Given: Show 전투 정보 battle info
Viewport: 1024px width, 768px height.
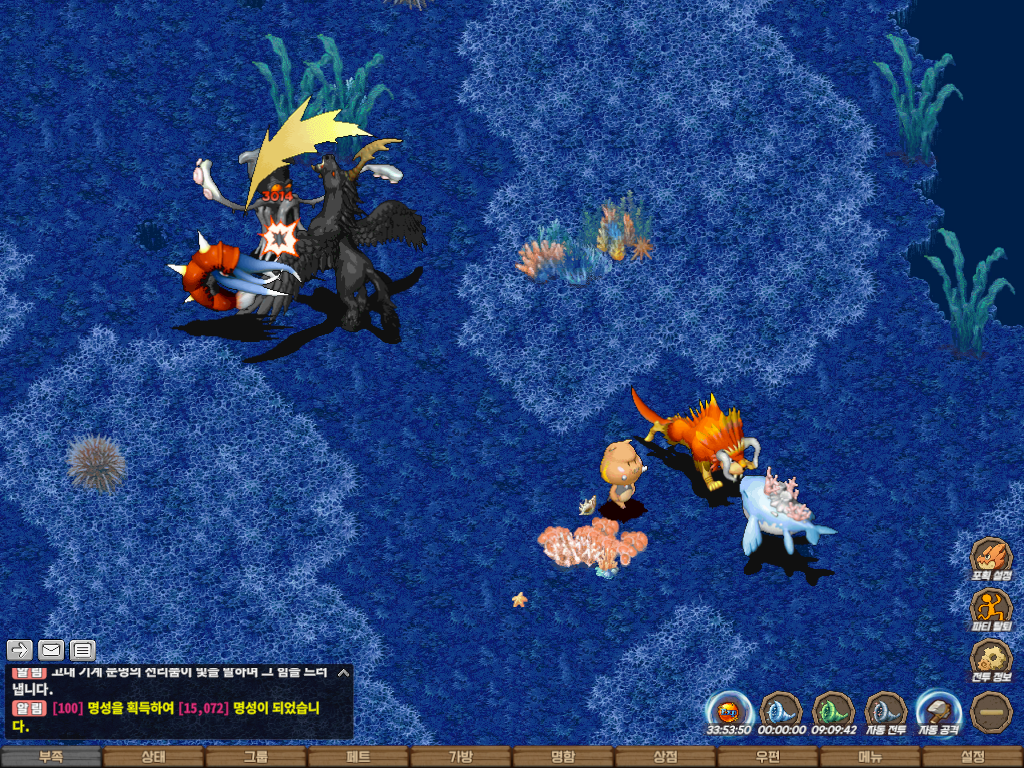Looking at the screenshot, I should pyautogui.click(x=991, y=660).
